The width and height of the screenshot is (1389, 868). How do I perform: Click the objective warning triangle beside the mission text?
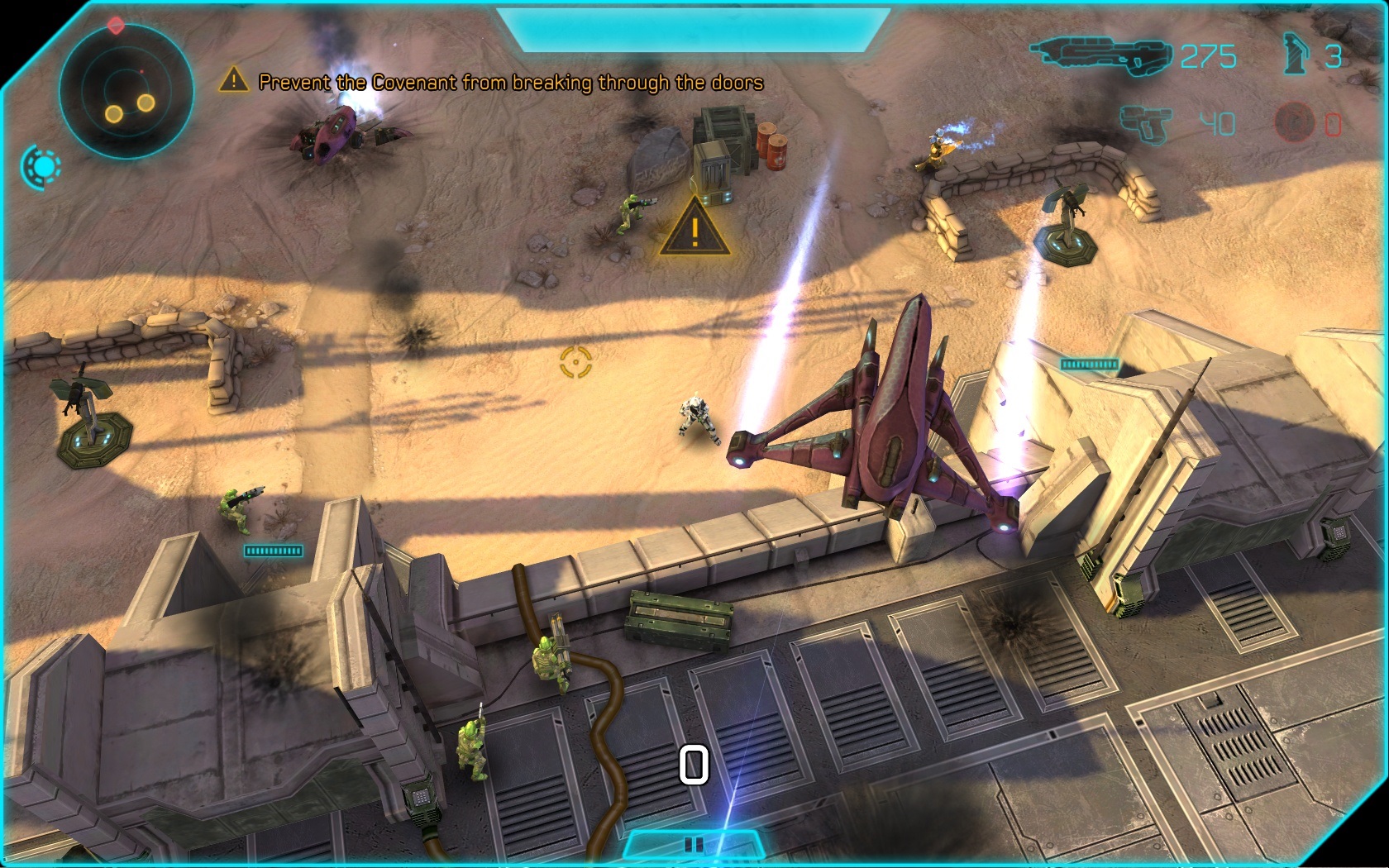pyautogui.click(x=234, y=80)
